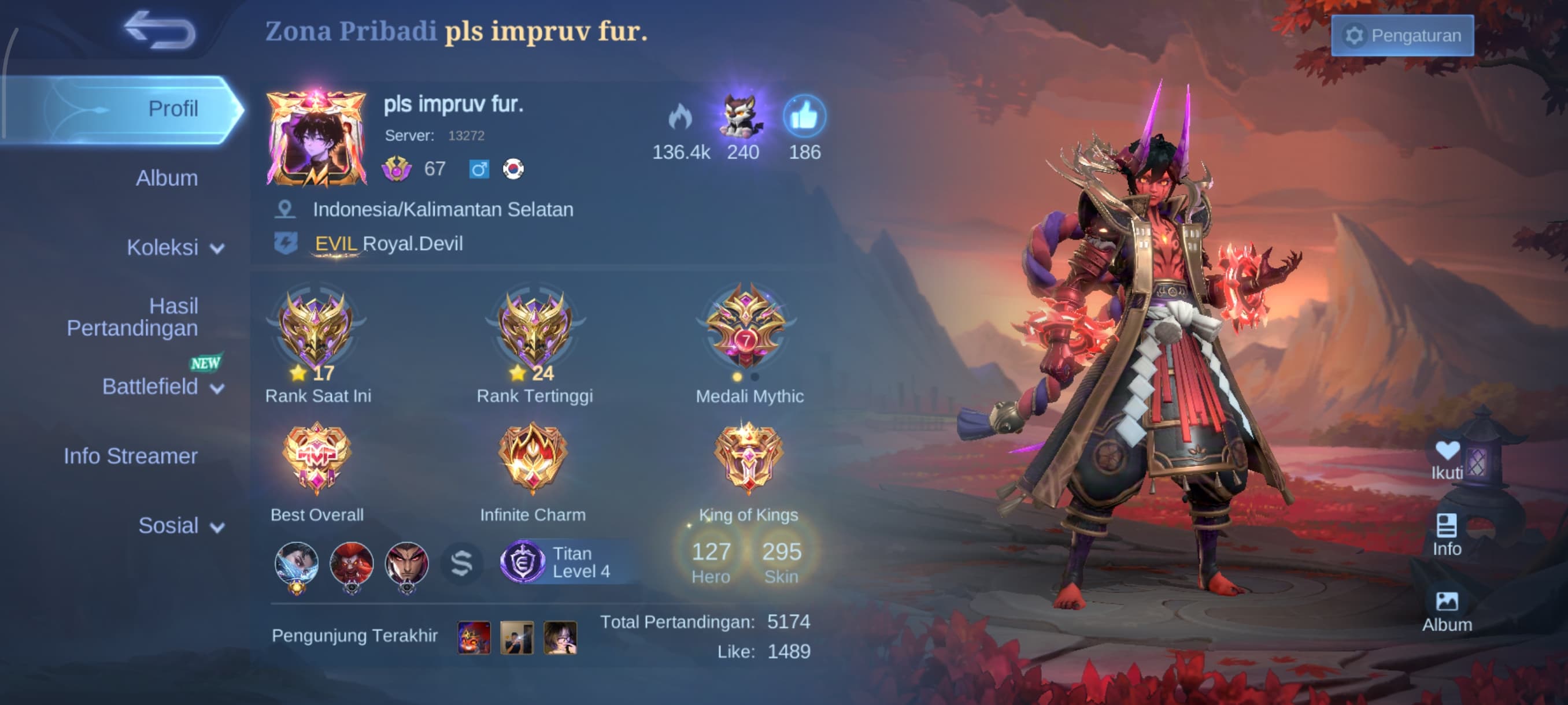Open the Info button beside hero
Viewport: 1568px width, 705px height.
coord(1446,535)
